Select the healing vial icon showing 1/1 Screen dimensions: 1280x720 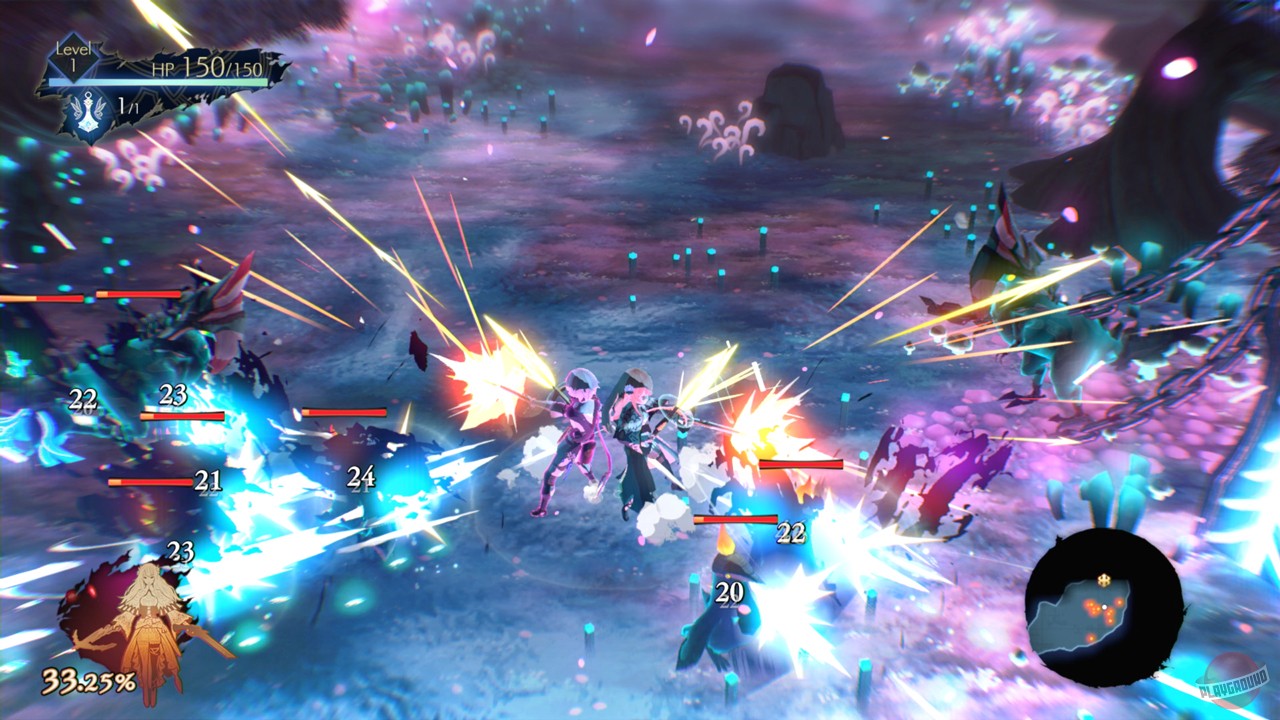point(89,113)
